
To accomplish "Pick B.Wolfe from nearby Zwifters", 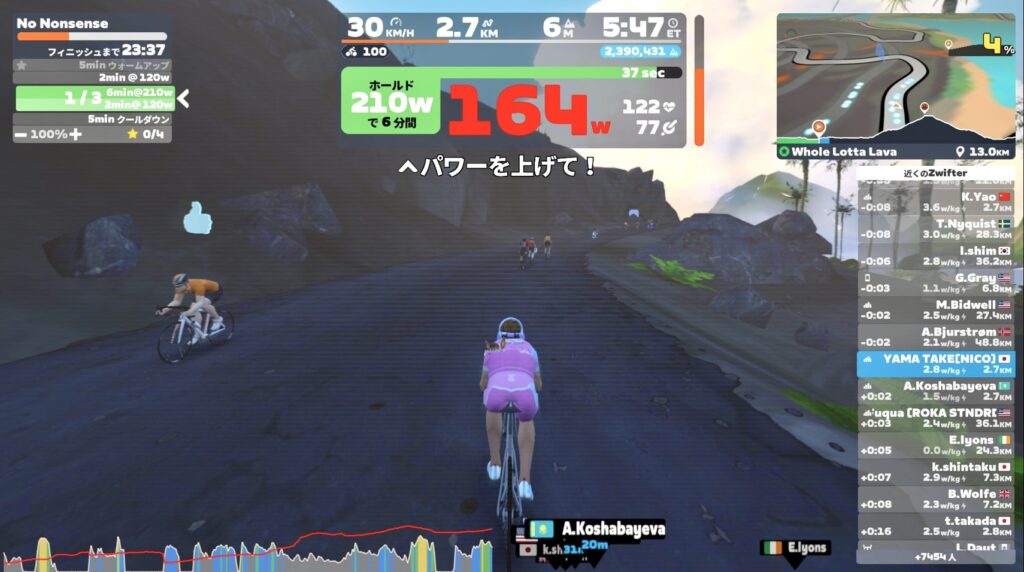I will [x=935, y=499].
